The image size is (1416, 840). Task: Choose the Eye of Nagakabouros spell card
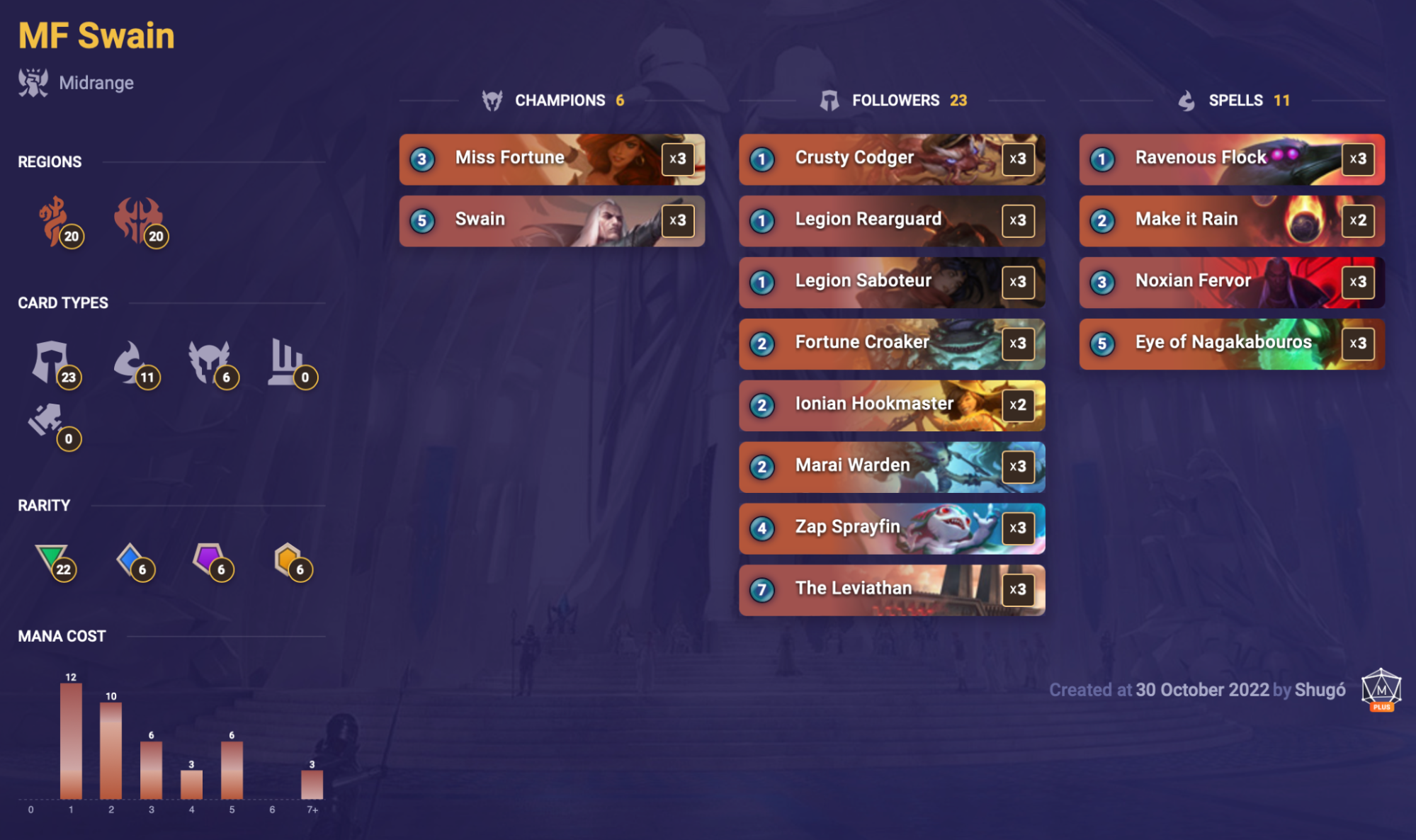point(1231,344)
